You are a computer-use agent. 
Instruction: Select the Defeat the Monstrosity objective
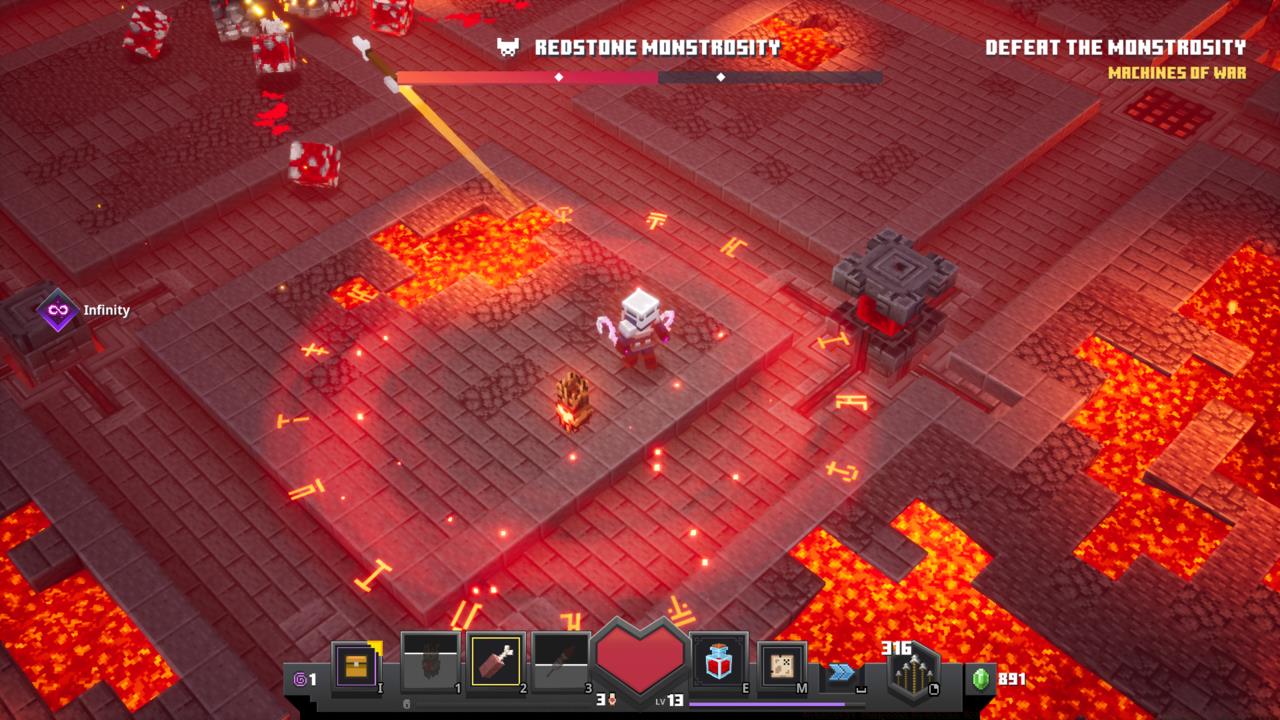(x=1115, y=48)
